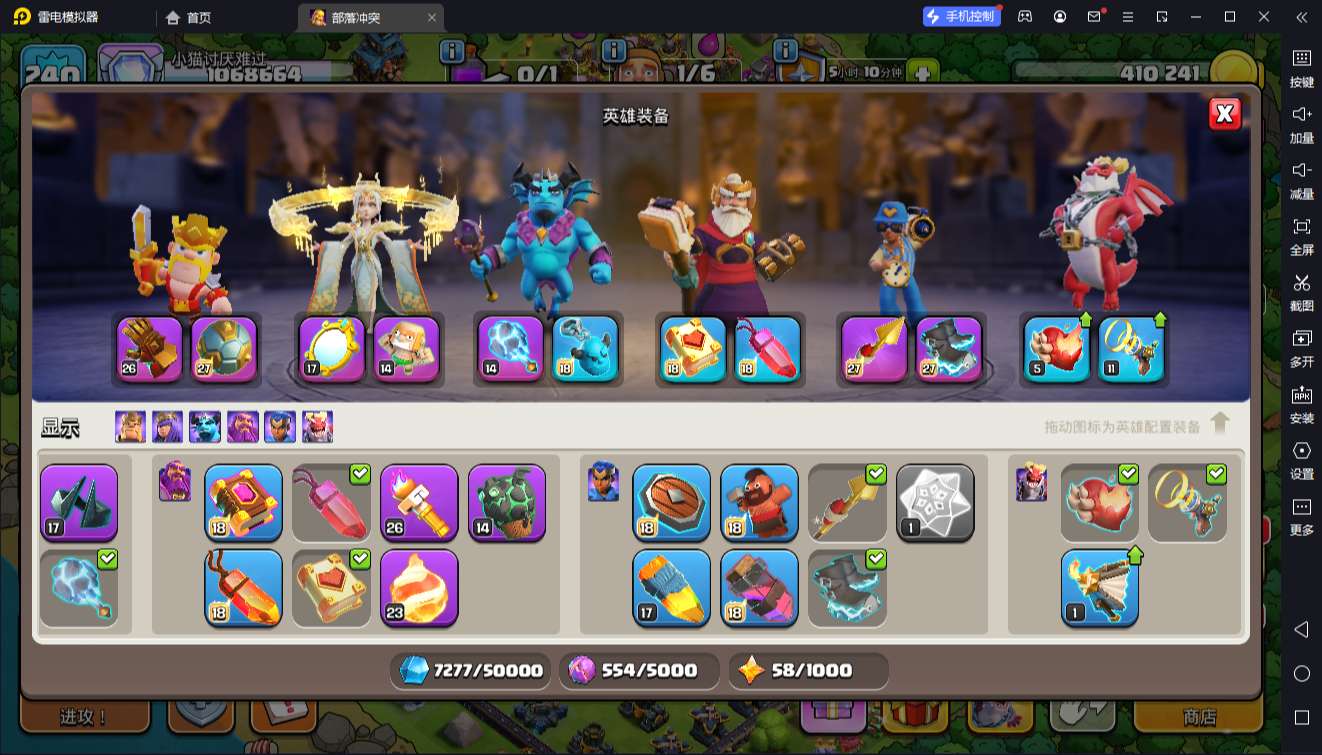This screenshot has height=755, width=1322.
Task: Select the equipped level 26 spiky gauntlet
Action: coord(150,349)
